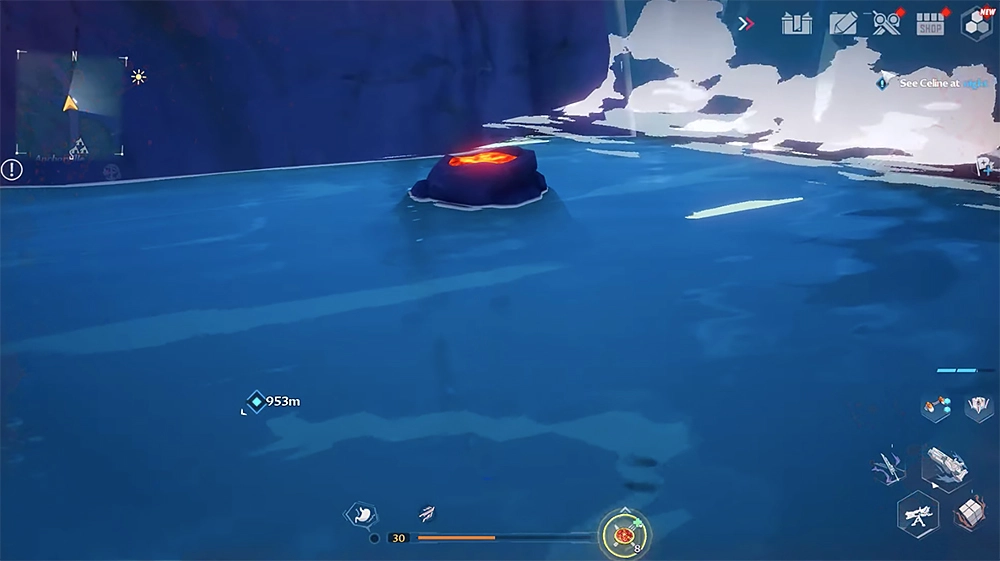Use the food quick-item slot with 8 remaining
This screenshot has width=1000, height=561.
(x=625, y=535)
